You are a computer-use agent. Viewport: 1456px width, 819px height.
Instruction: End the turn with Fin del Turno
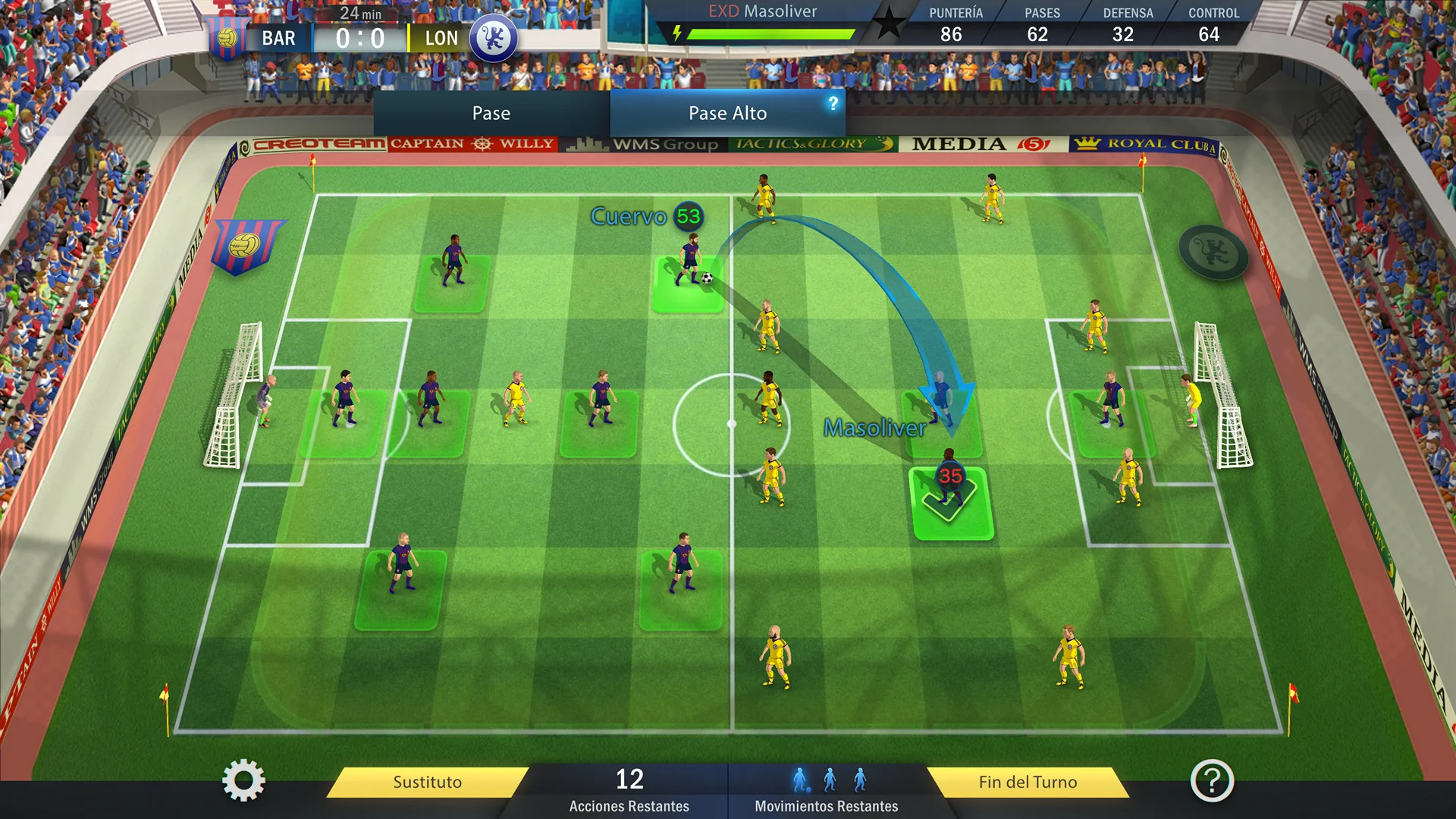[x=1028, y=782]
